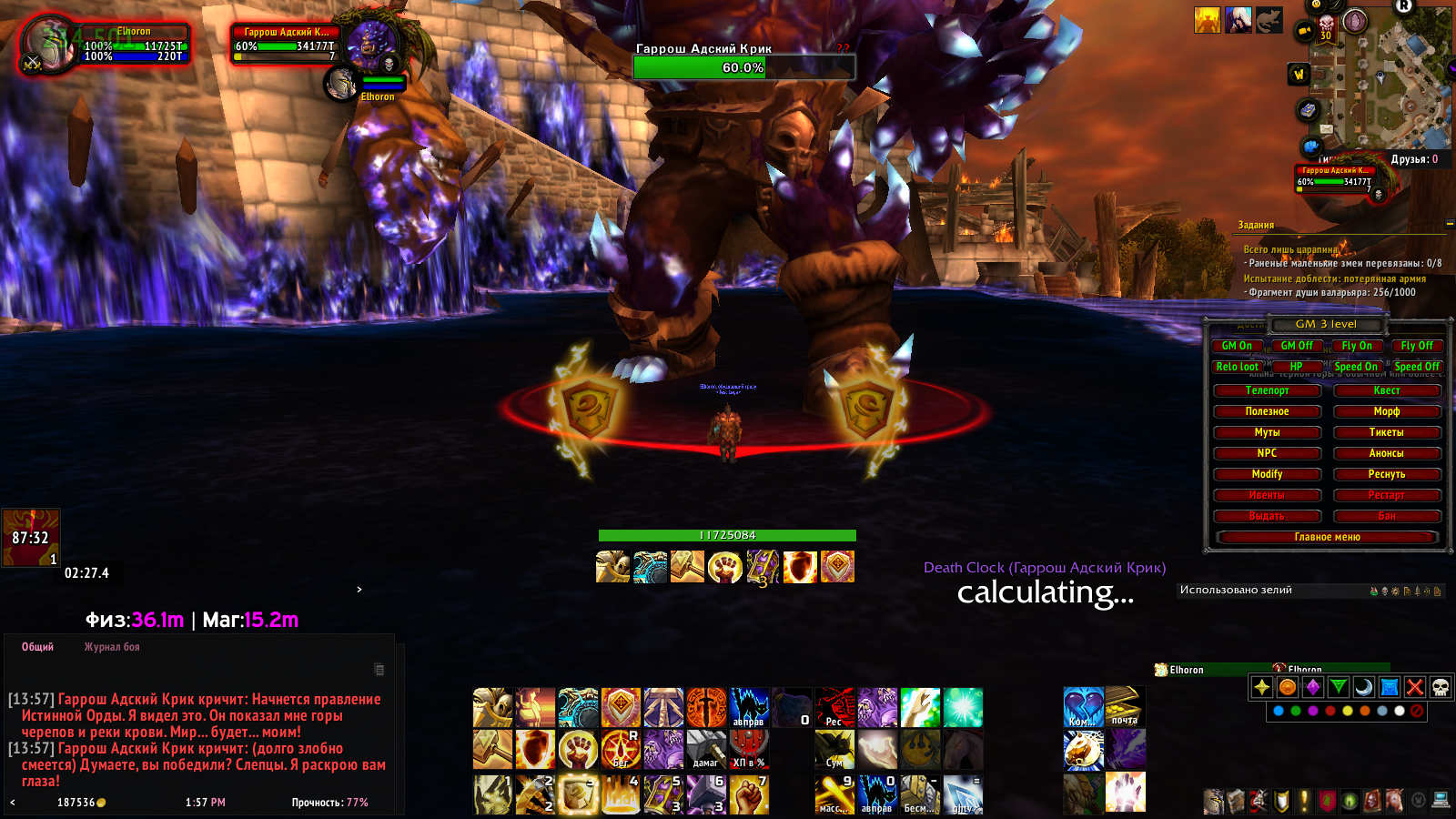Enable flying with the Fly On button
1456x819 pixels.
pyautogui.click(x=1357, y=346)
